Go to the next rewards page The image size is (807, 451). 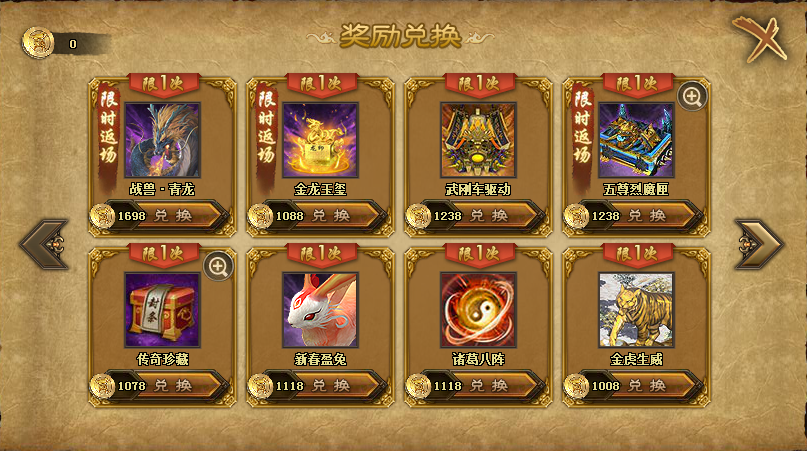coord(759,245)
